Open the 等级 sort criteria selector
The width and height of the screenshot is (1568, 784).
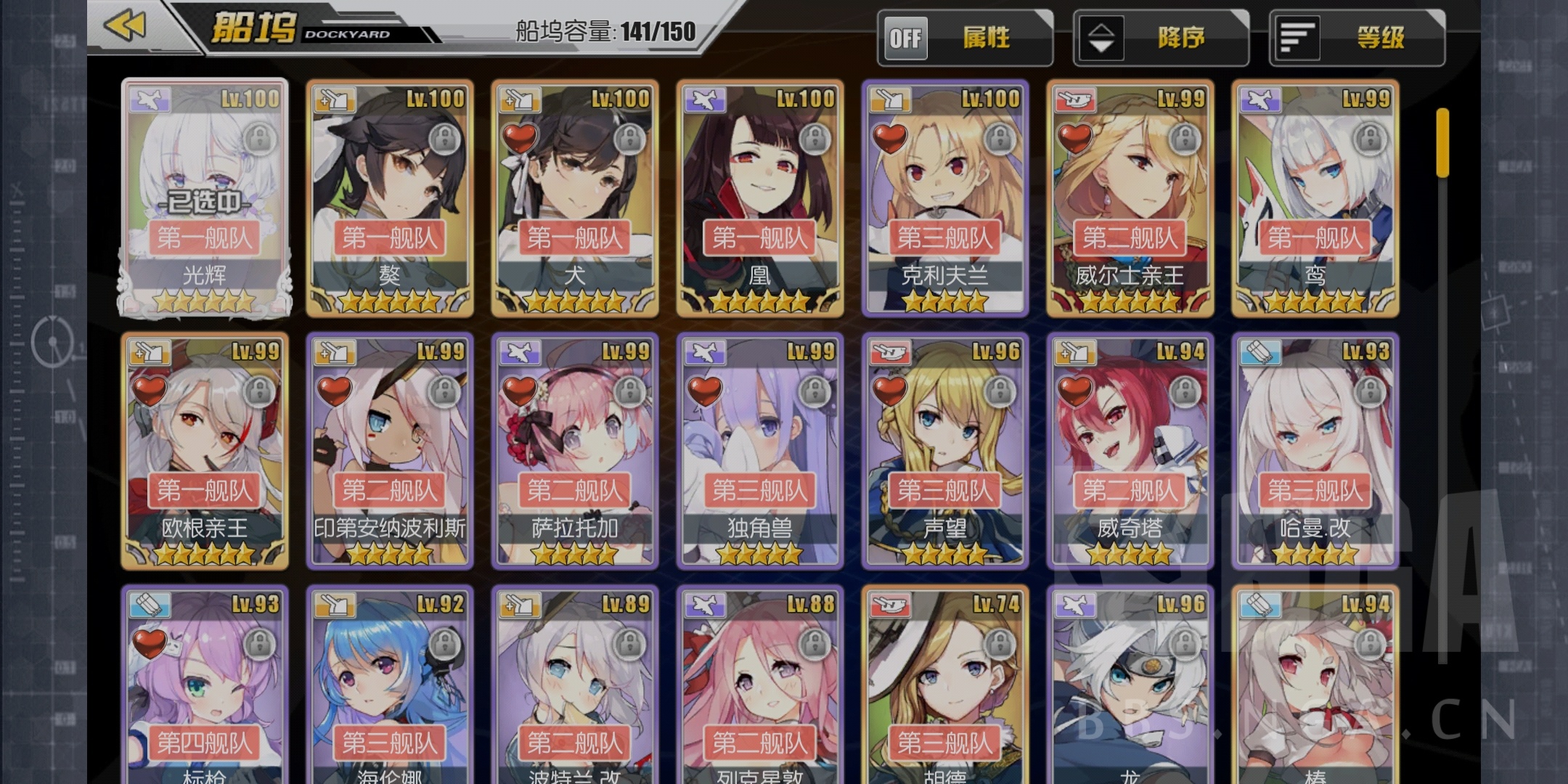(1357, 38)
